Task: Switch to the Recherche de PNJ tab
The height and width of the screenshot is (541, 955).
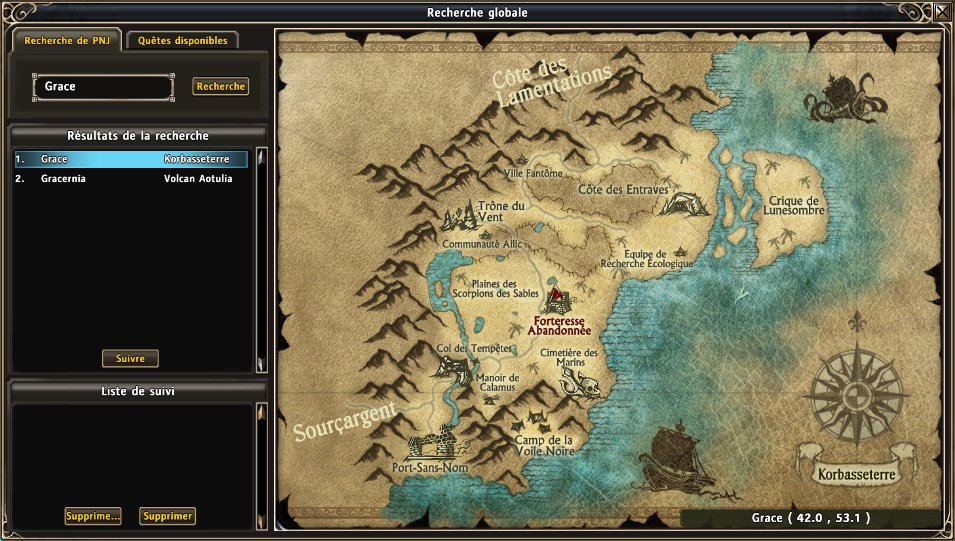Action: point(66,41)
